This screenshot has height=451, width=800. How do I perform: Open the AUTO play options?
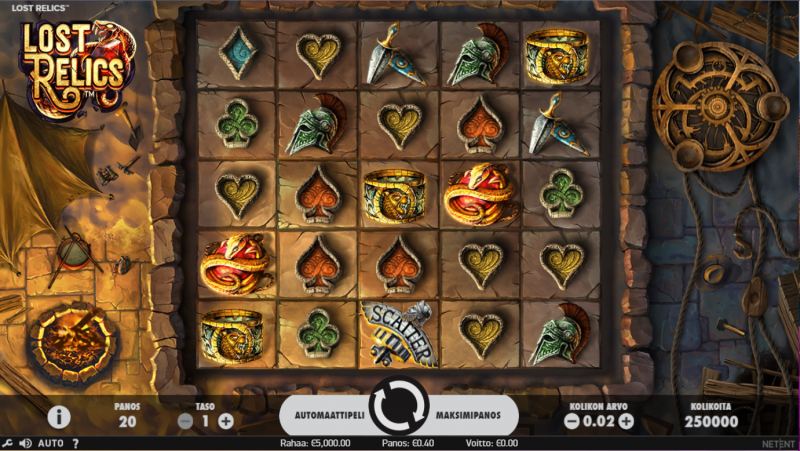click(51, 443)
